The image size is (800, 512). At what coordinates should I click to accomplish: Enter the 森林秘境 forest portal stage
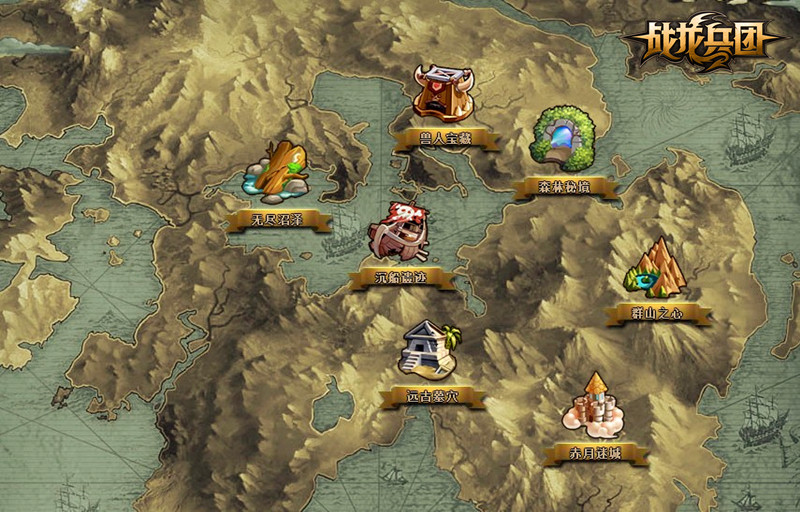(564, 140)
